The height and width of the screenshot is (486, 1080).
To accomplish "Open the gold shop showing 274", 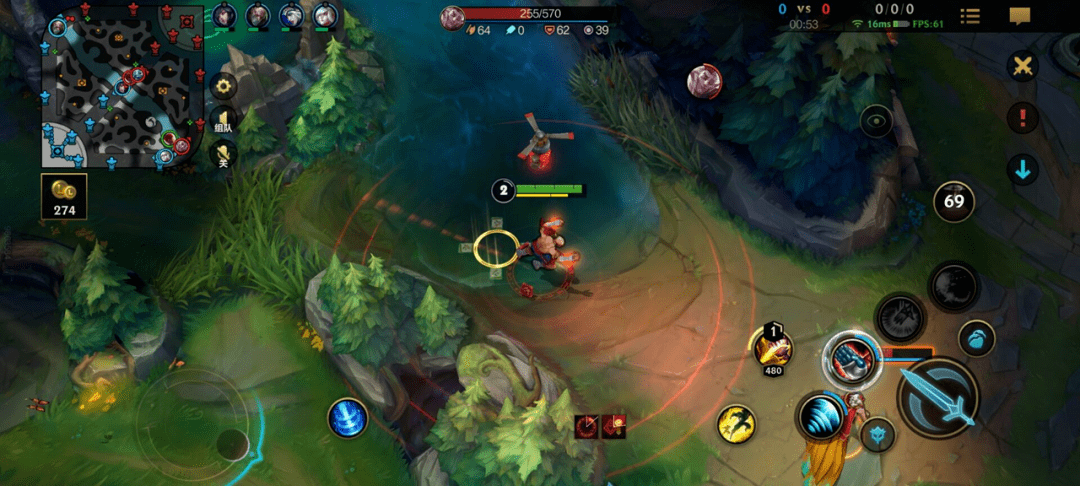I will [x=64, y=197].
